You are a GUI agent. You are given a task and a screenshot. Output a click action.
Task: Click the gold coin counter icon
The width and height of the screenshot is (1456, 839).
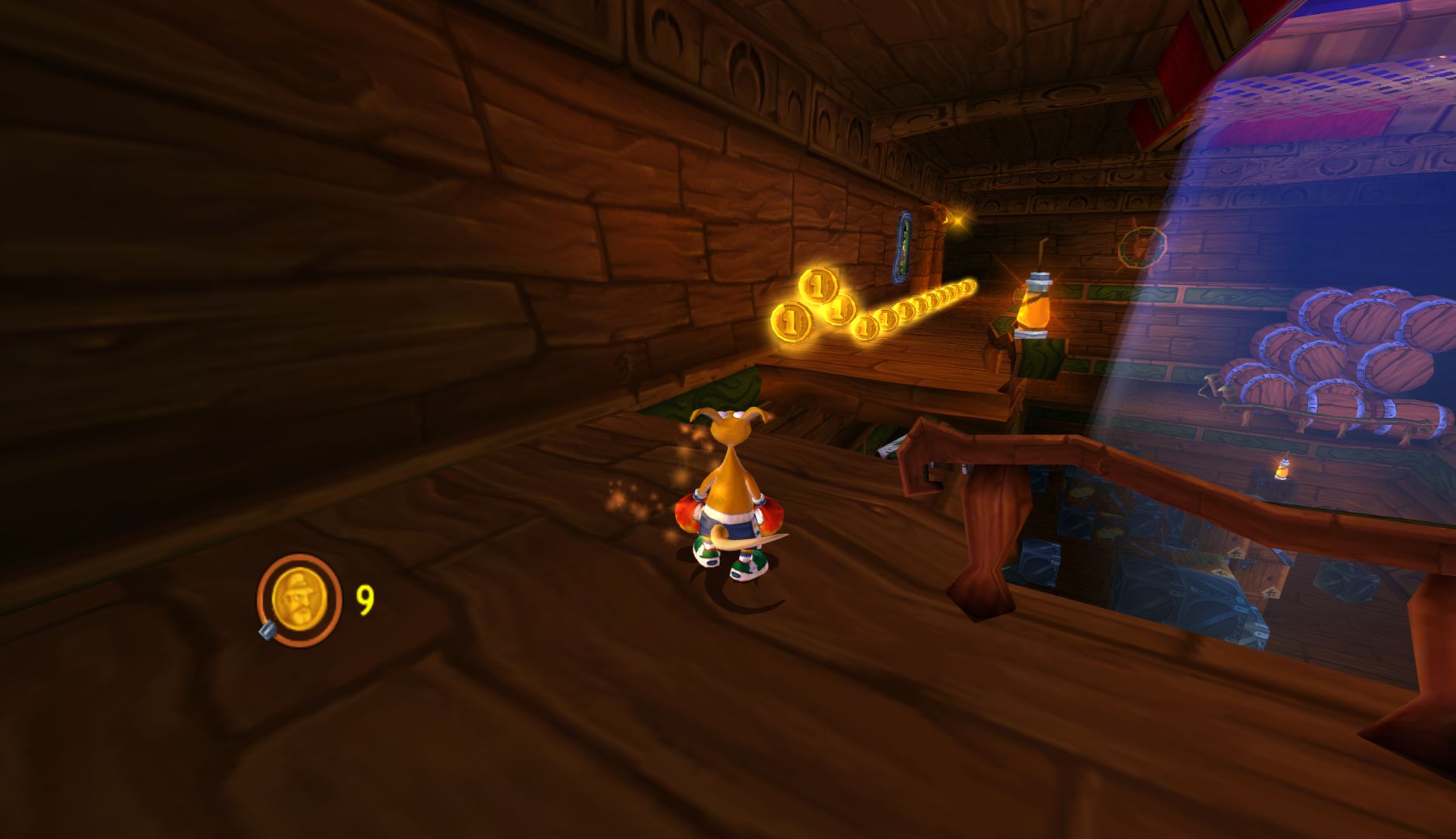(x=299, y=600)
